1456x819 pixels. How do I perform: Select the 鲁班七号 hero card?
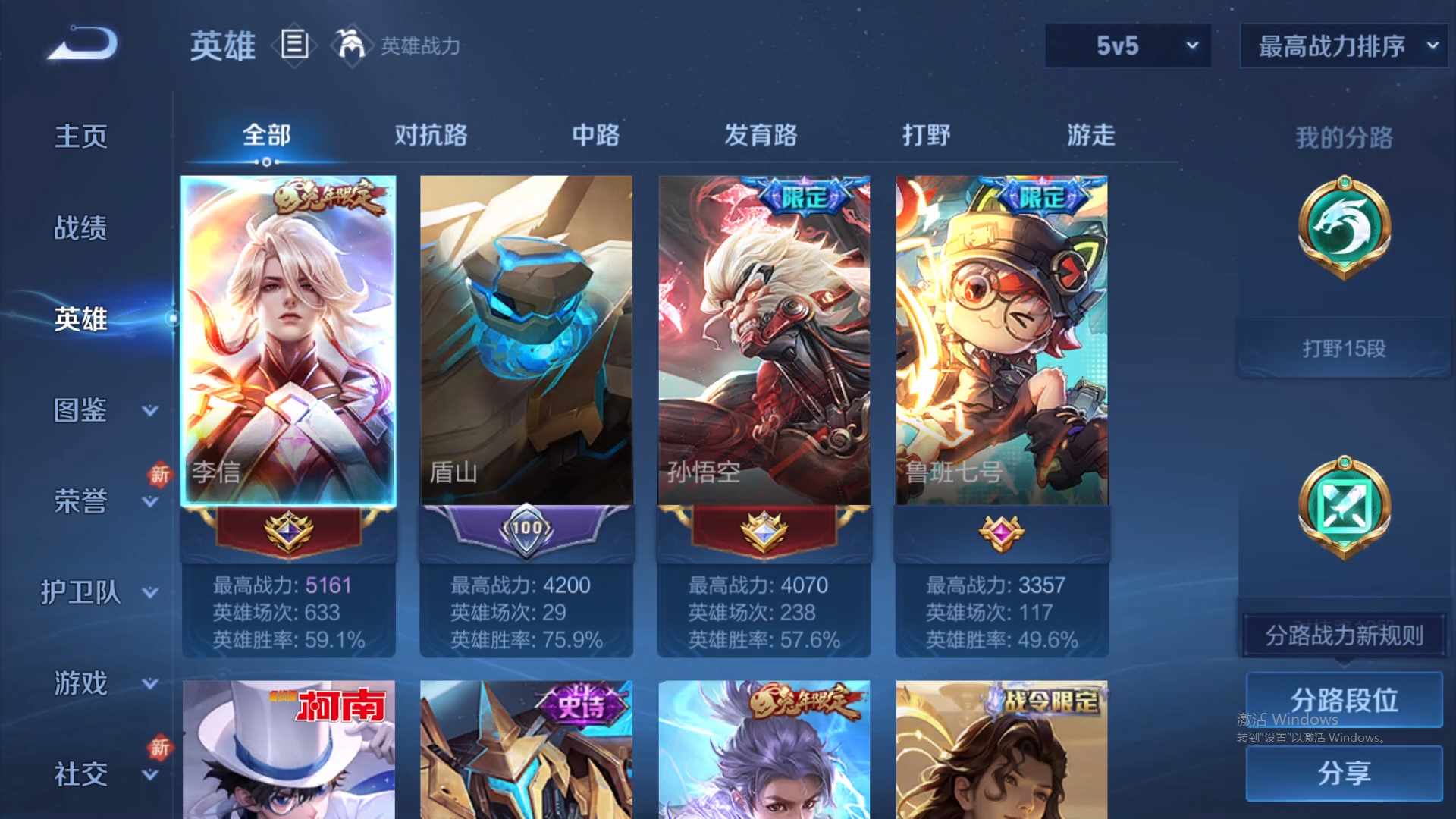click(x=1001, y=341)
